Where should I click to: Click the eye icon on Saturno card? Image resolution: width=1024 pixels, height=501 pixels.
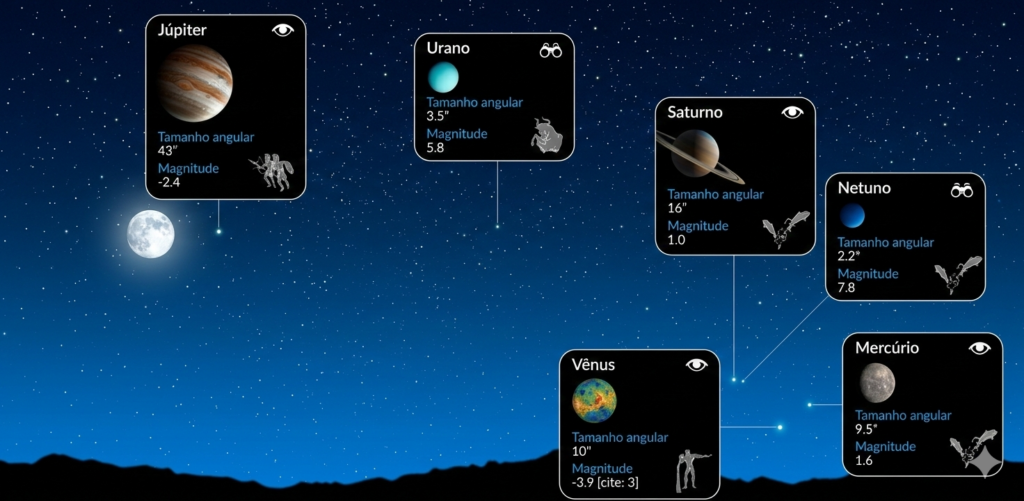pos(793,112)
